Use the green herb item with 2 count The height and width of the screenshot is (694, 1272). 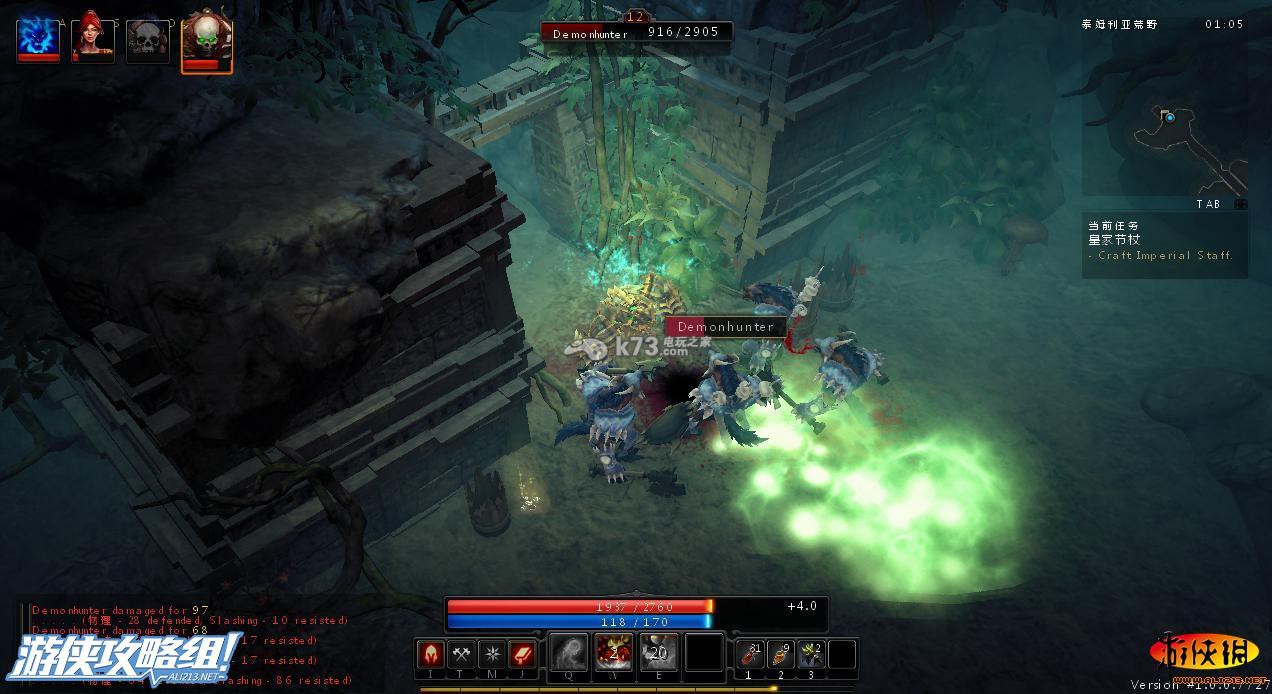click(x=811, y=654)
